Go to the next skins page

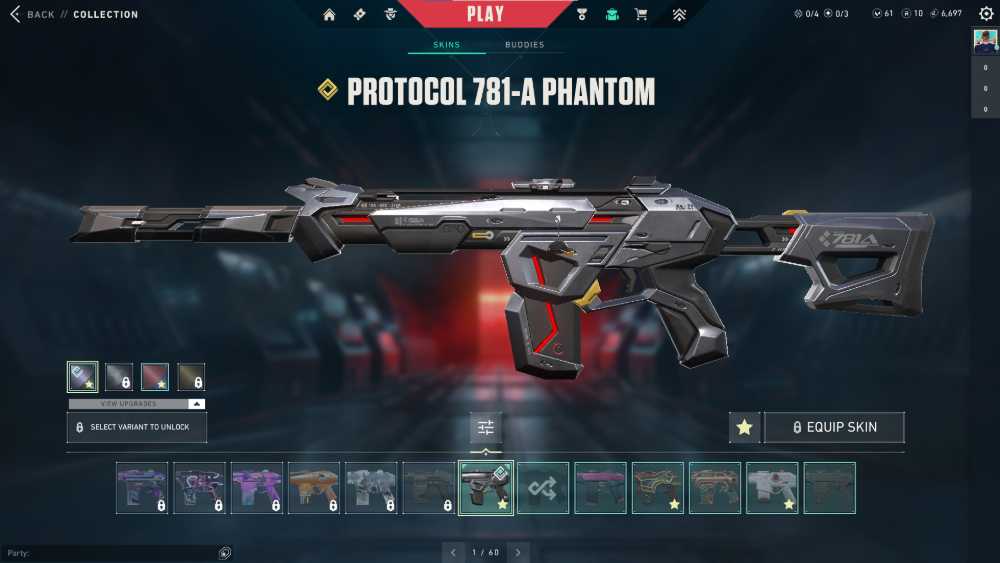[518, 552]
